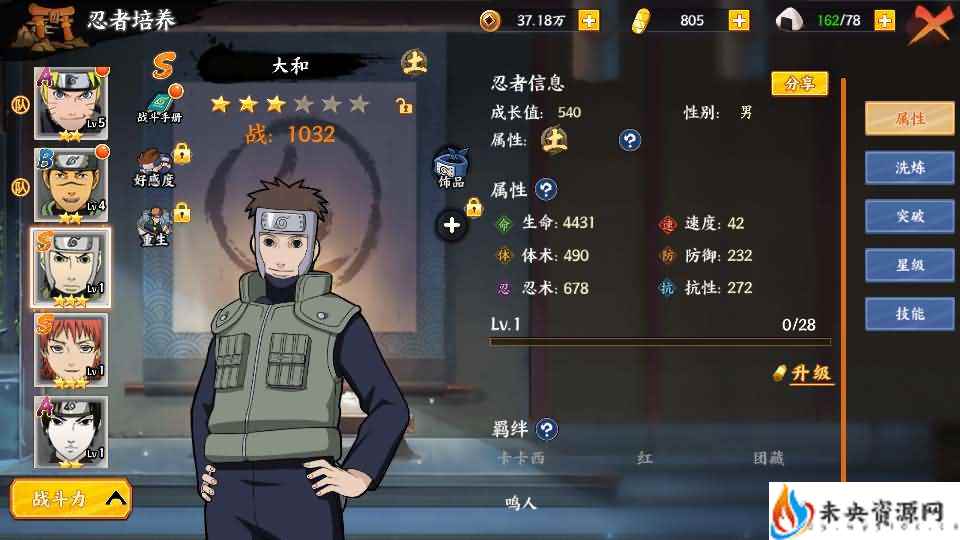The width and height of the screenshot is (960, 540).
Task: Expand the 战斗力 combat power panel
Action: pos(71,497)
